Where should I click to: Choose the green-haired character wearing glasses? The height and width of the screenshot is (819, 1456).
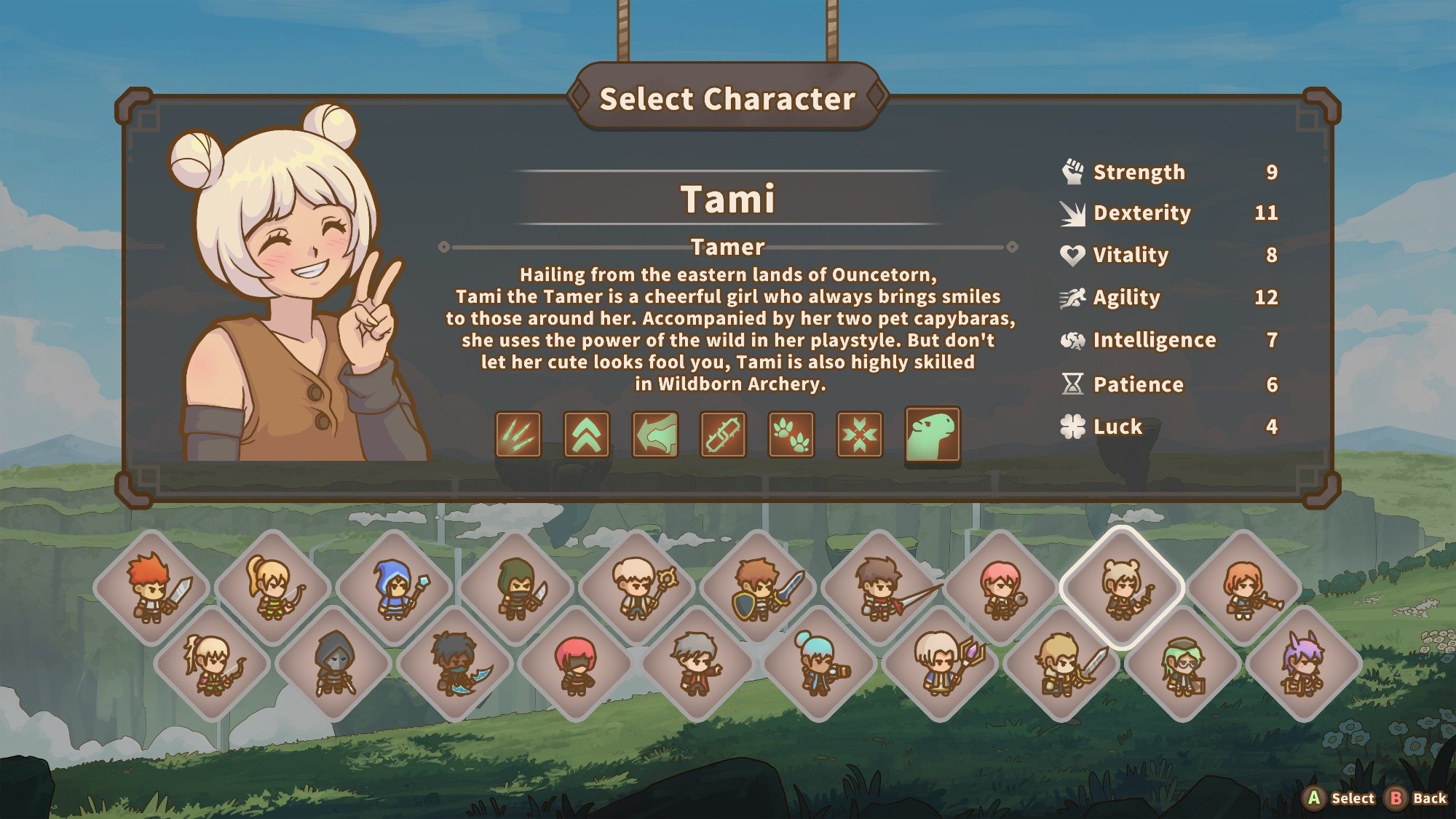point(1183,664)
